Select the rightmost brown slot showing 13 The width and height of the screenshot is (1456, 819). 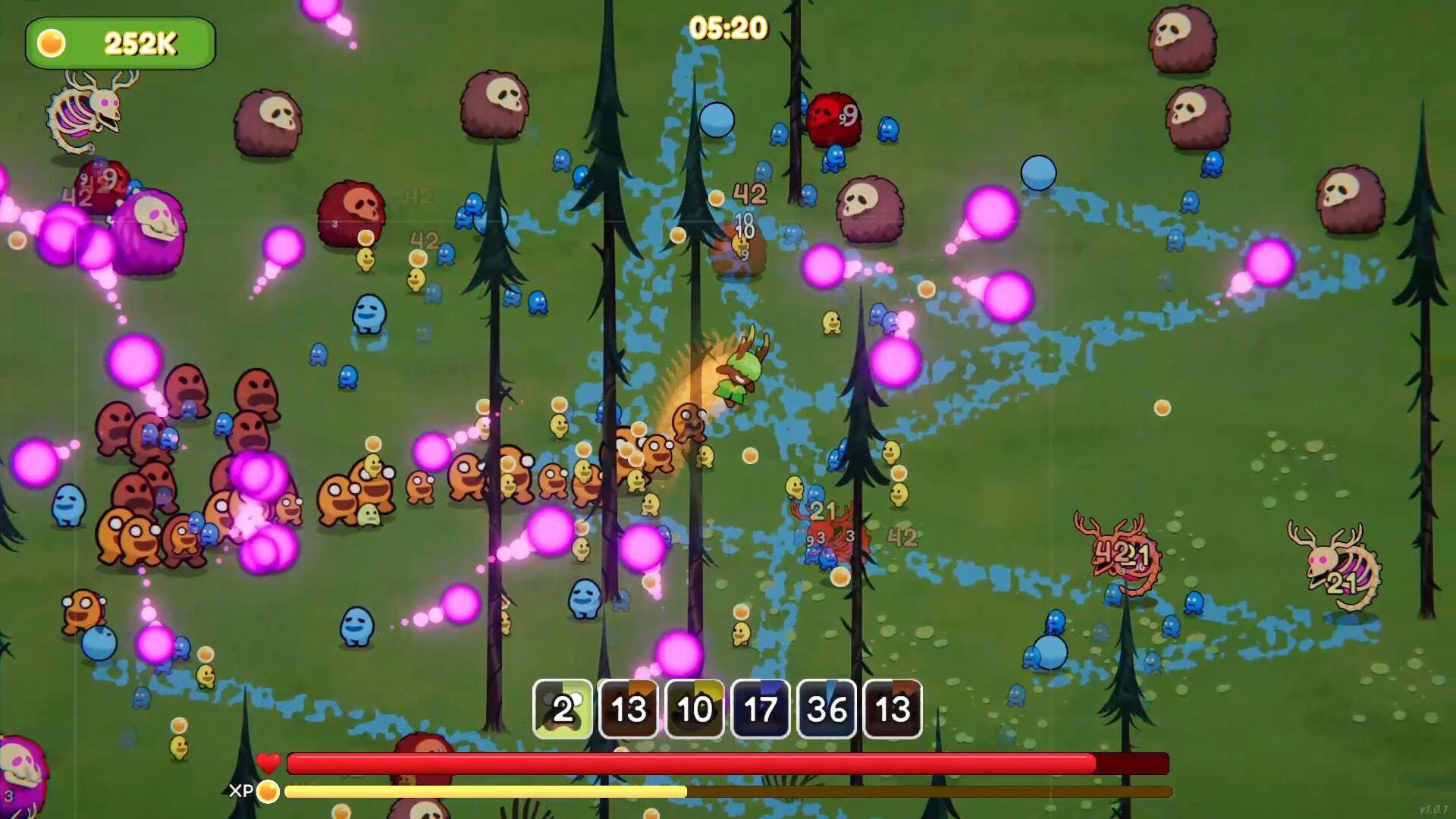click(892, 711)
